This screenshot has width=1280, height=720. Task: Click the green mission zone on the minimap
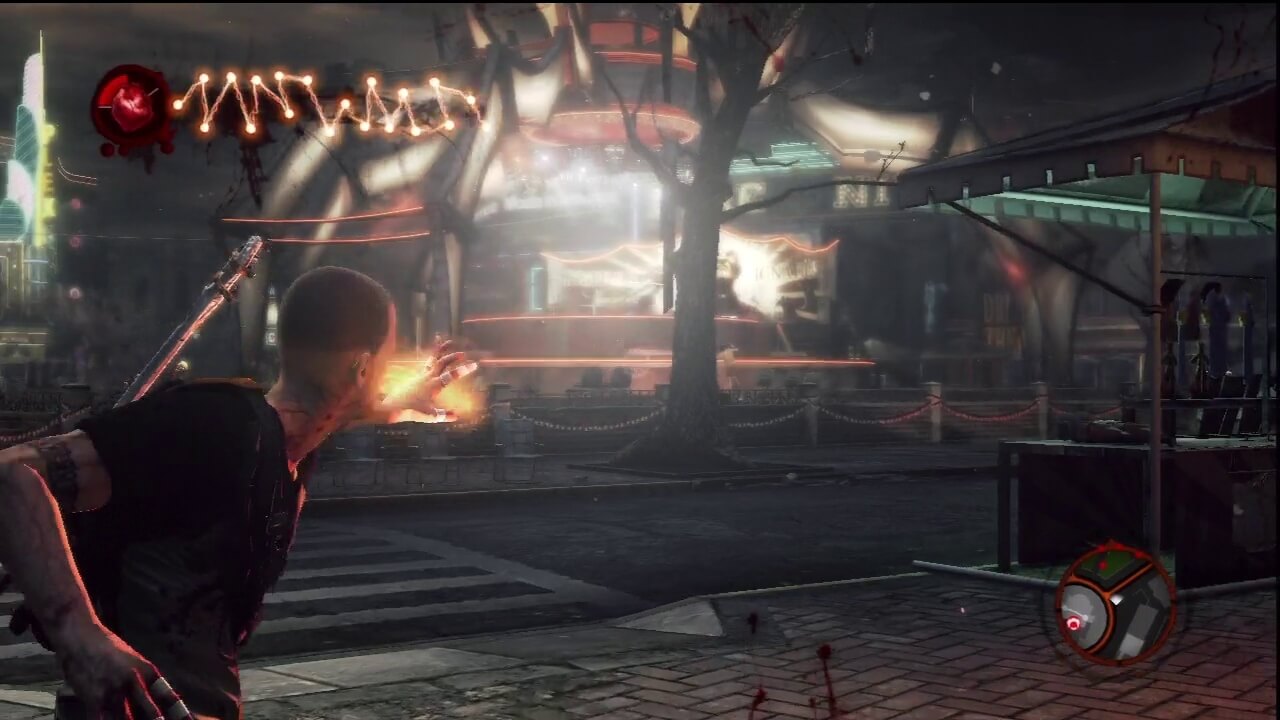click(x=1106, y=570)
